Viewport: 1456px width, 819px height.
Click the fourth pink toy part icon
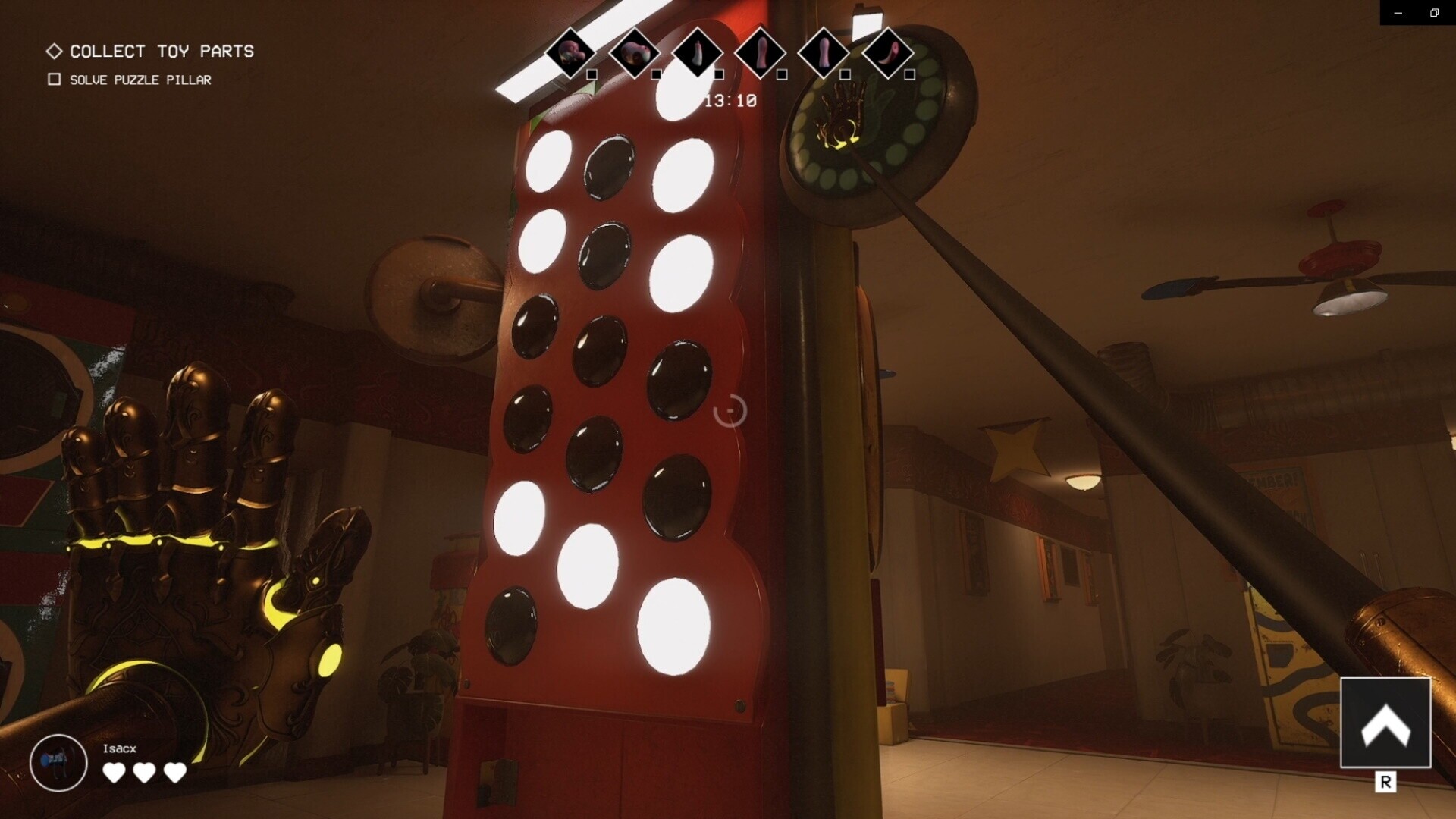coord(763,53)
